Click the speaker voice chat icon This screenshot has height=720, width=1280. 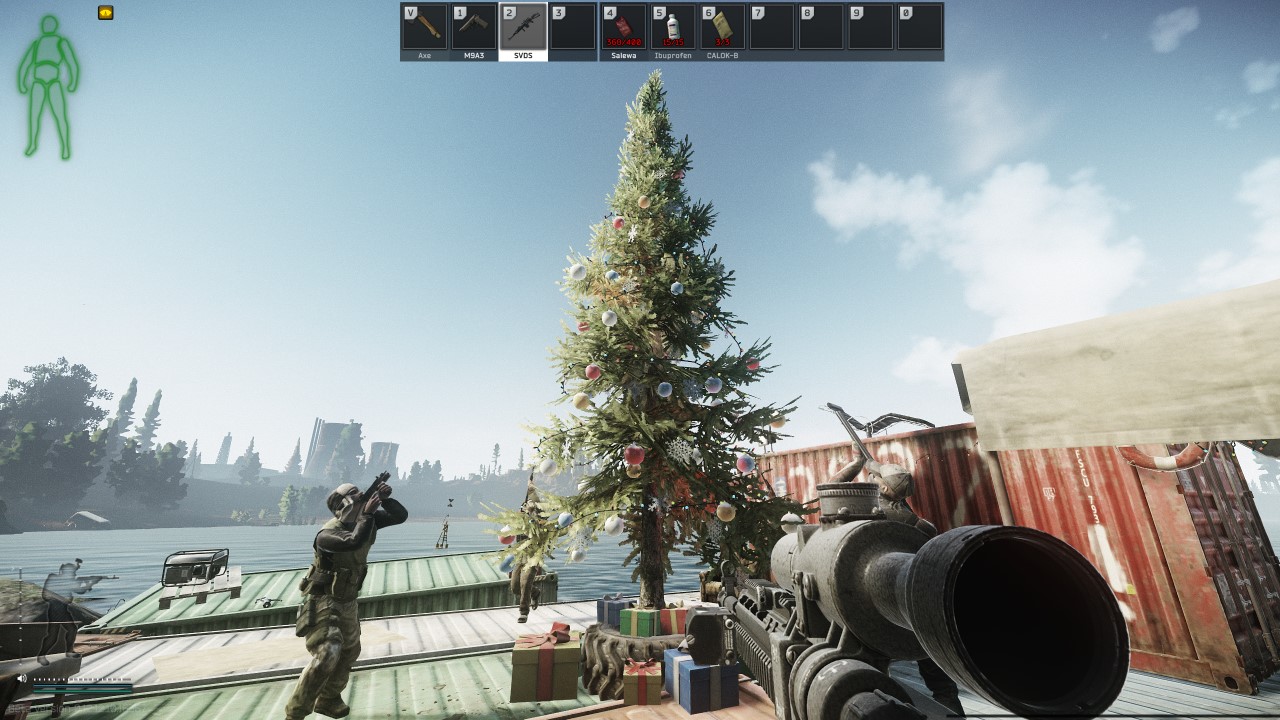(x=21, y=679)
